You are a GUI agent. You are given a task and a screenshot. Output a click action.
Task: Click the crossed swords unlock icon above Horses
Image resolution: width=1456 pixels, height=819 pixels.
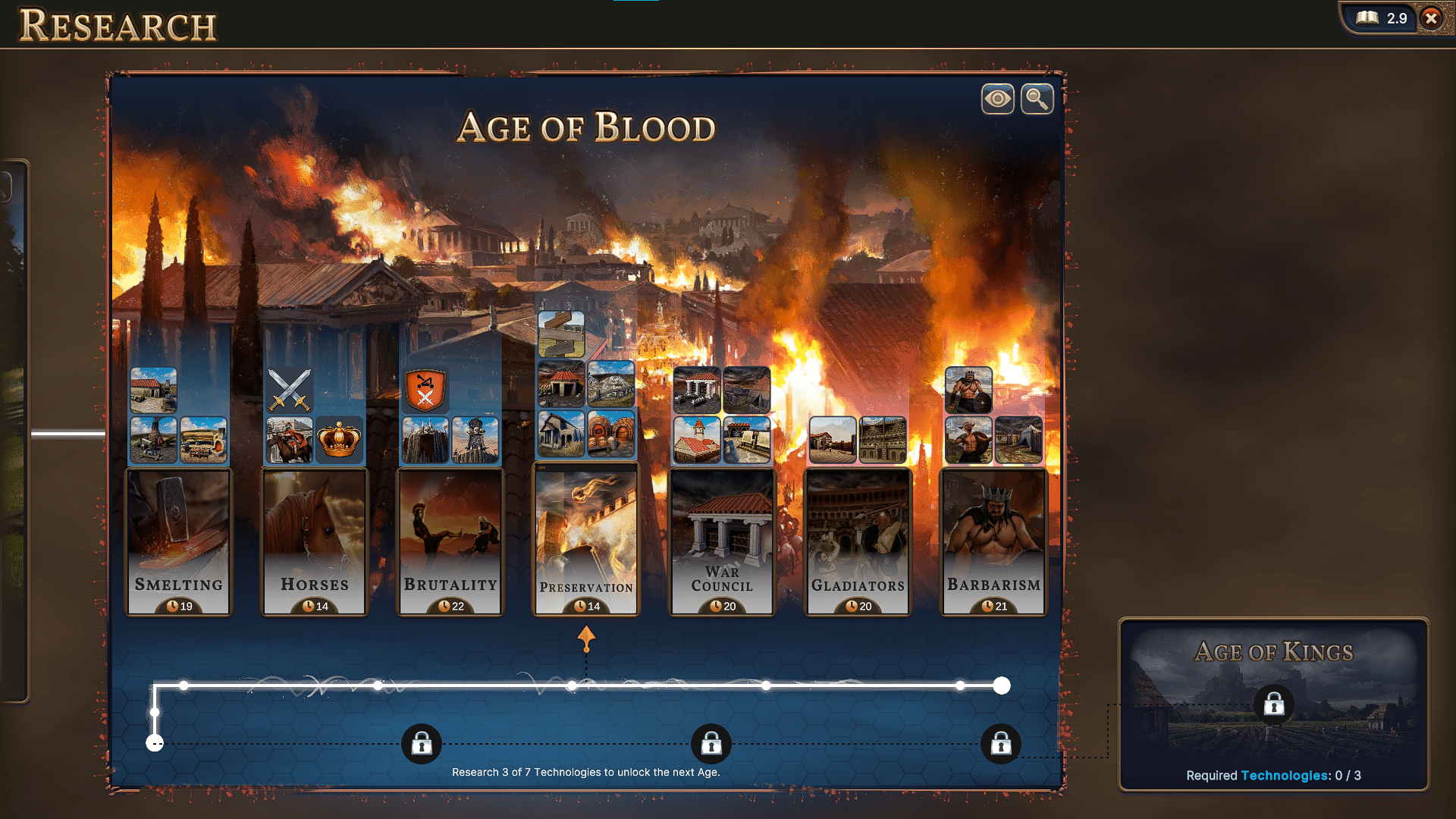coord(289,391)
